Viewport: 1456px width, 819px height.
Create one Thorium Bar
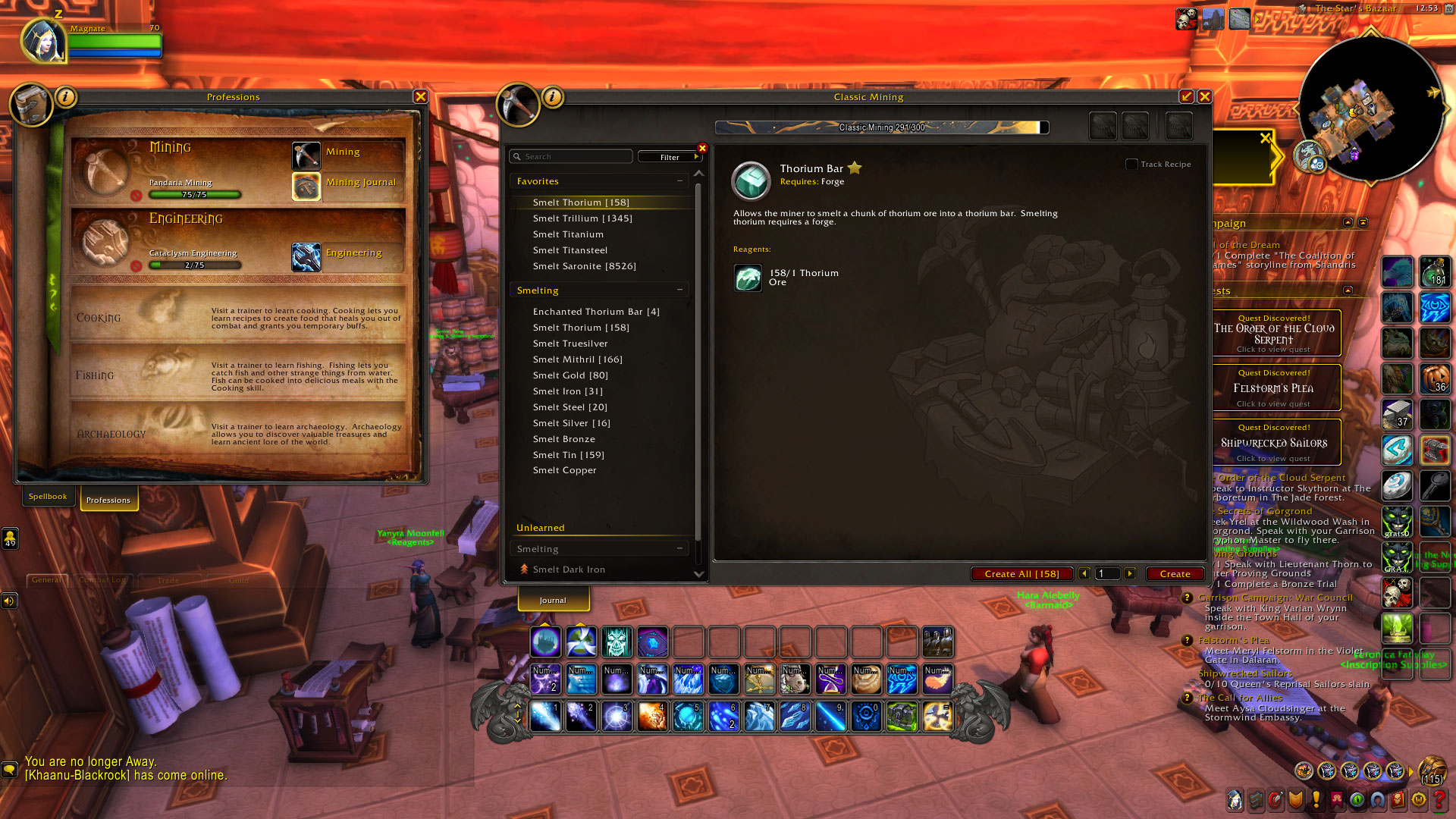pos(1175,574)
